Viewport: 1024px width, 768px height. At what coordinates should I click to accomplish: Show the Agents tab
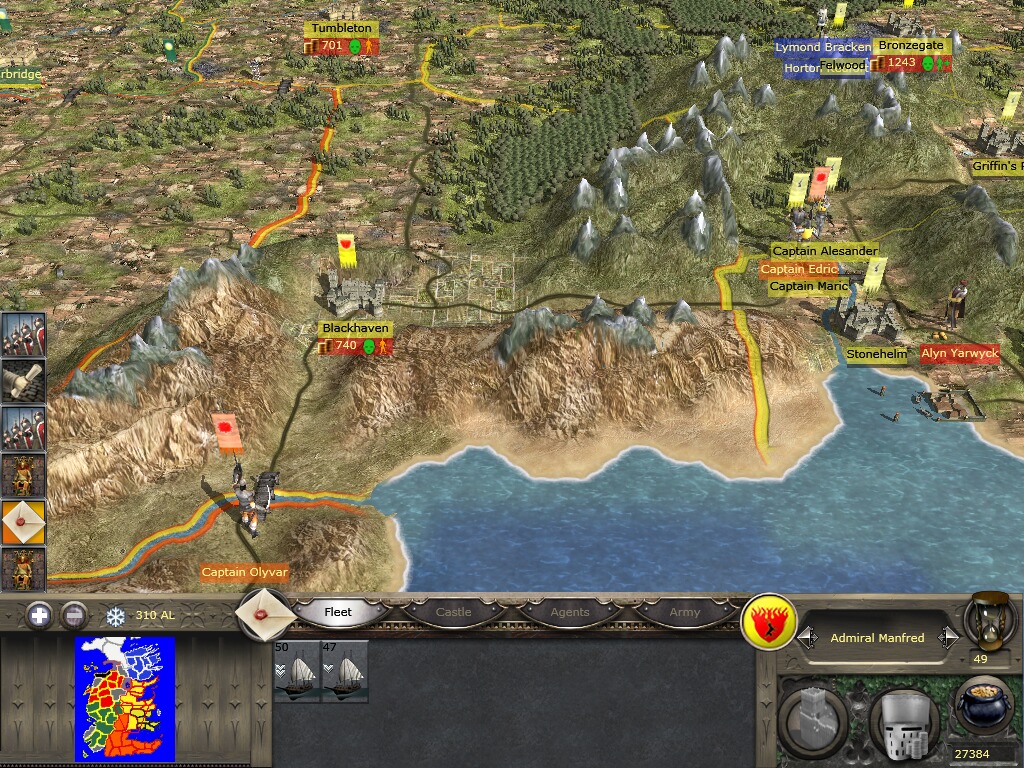point(569,612)
